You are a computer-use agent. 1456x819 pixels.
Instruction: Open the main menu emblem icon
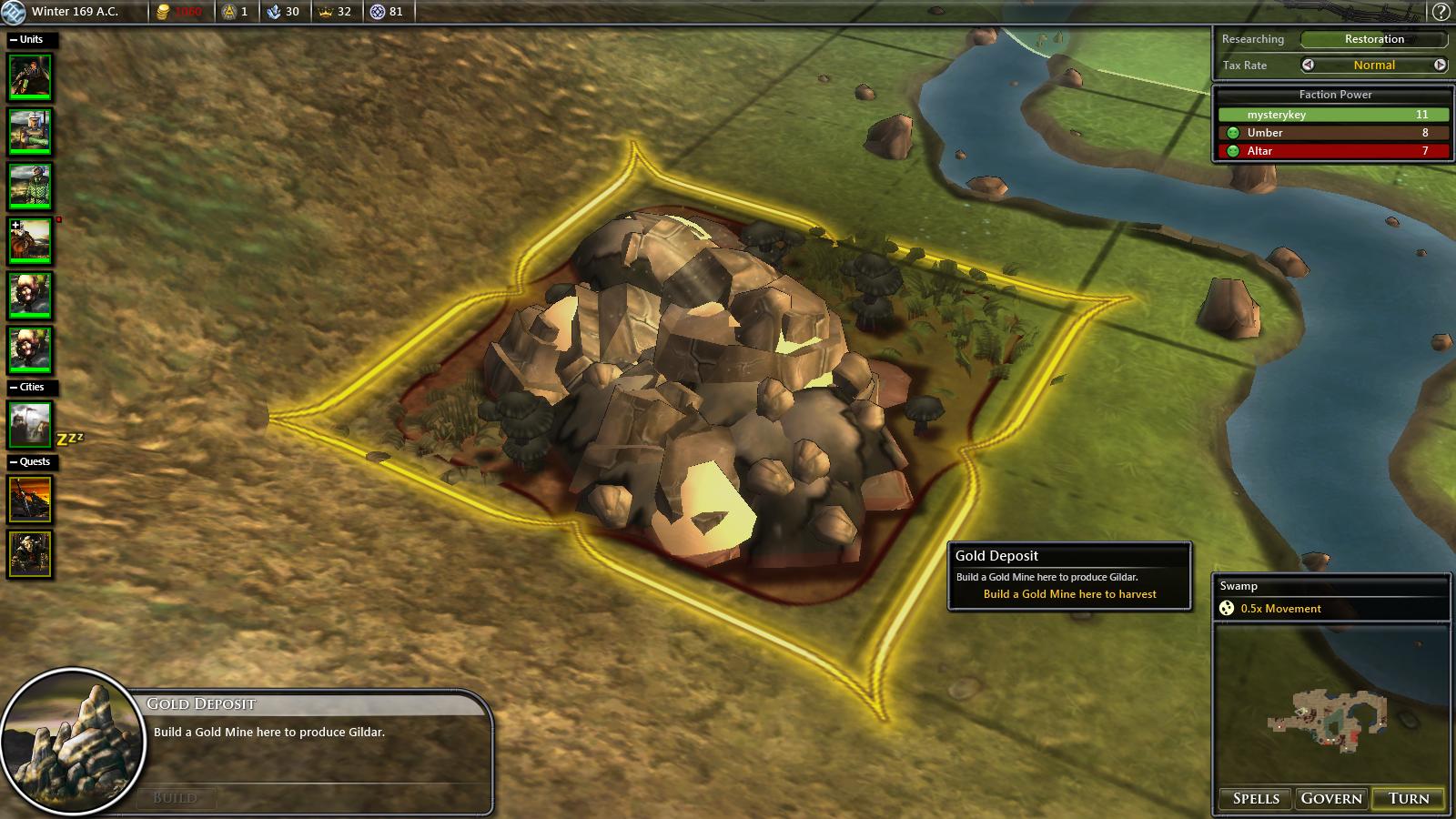point(13,12)
